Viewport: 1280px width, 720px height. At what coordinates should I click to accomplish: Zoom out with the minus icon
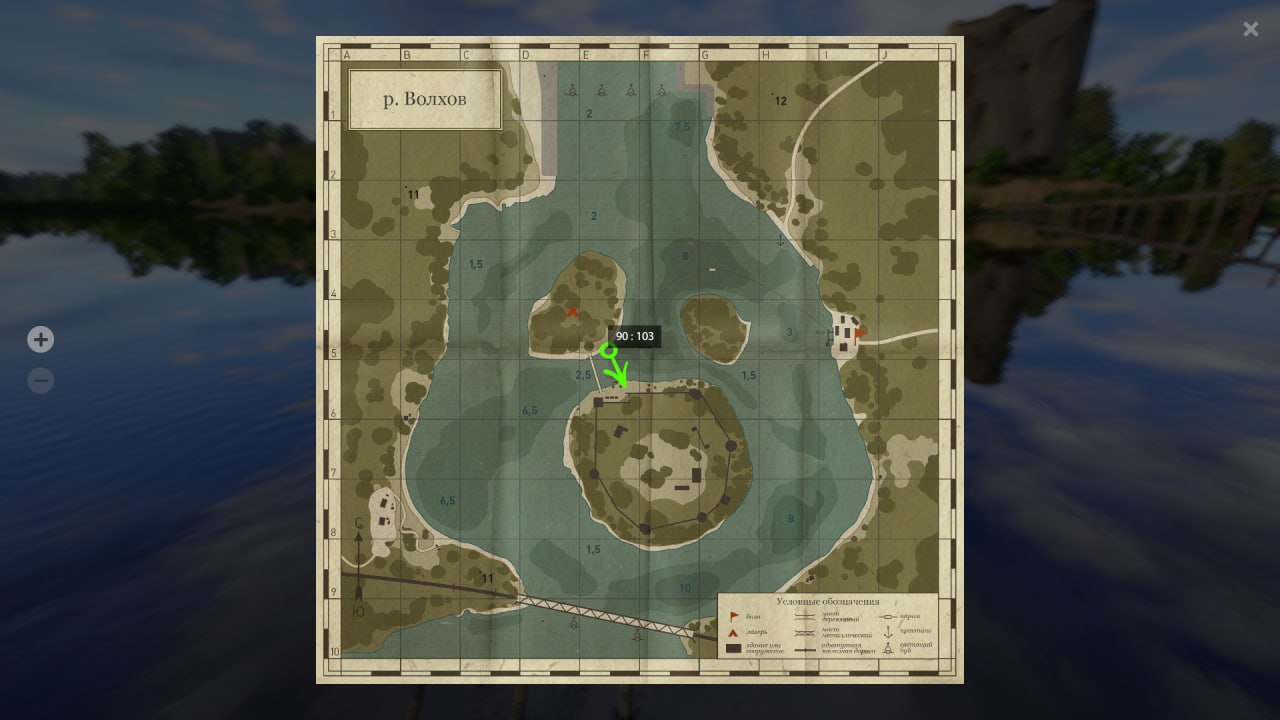(x=40, y=380)
